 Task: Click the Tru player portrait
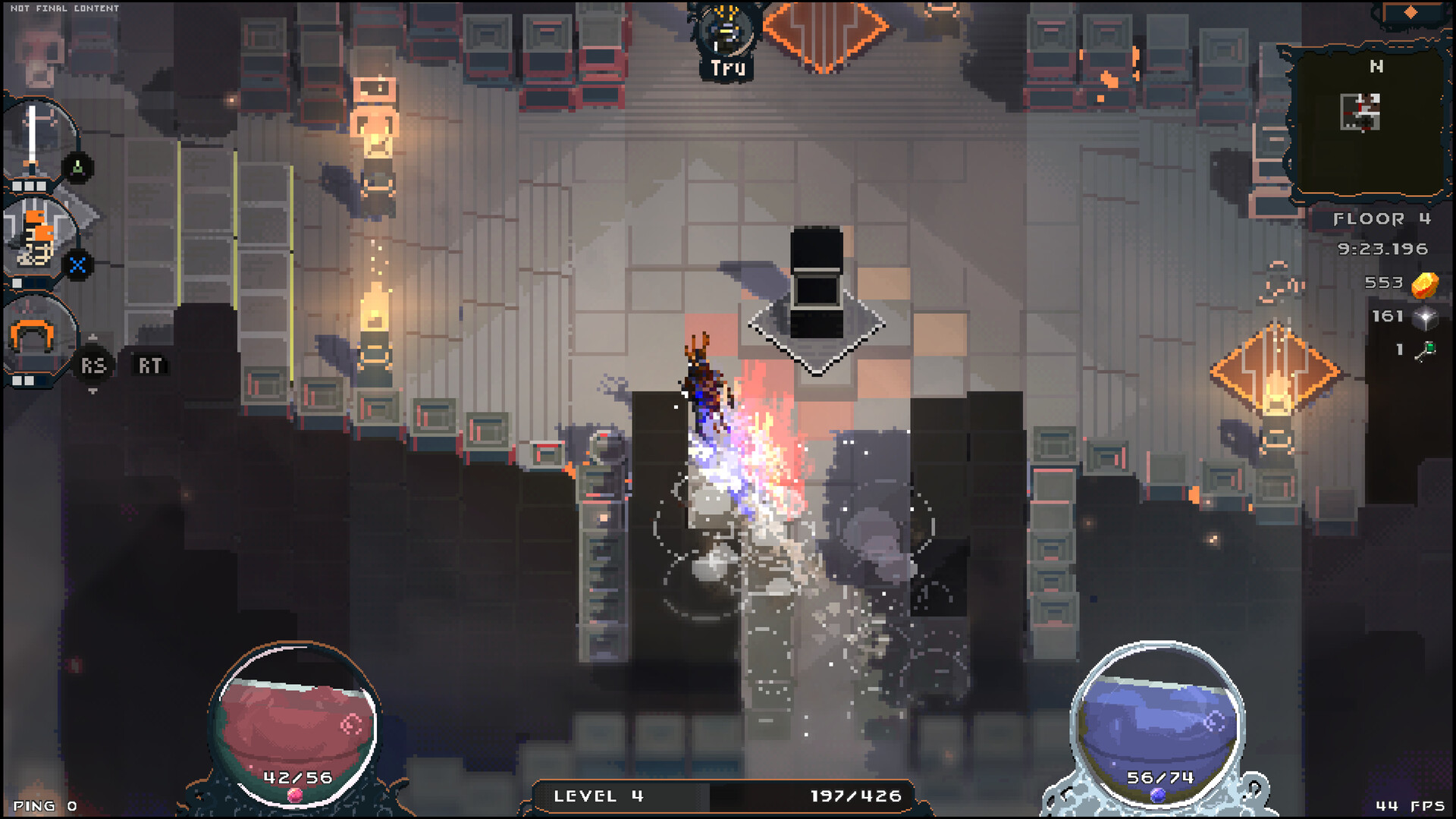[x=726, y=34]
